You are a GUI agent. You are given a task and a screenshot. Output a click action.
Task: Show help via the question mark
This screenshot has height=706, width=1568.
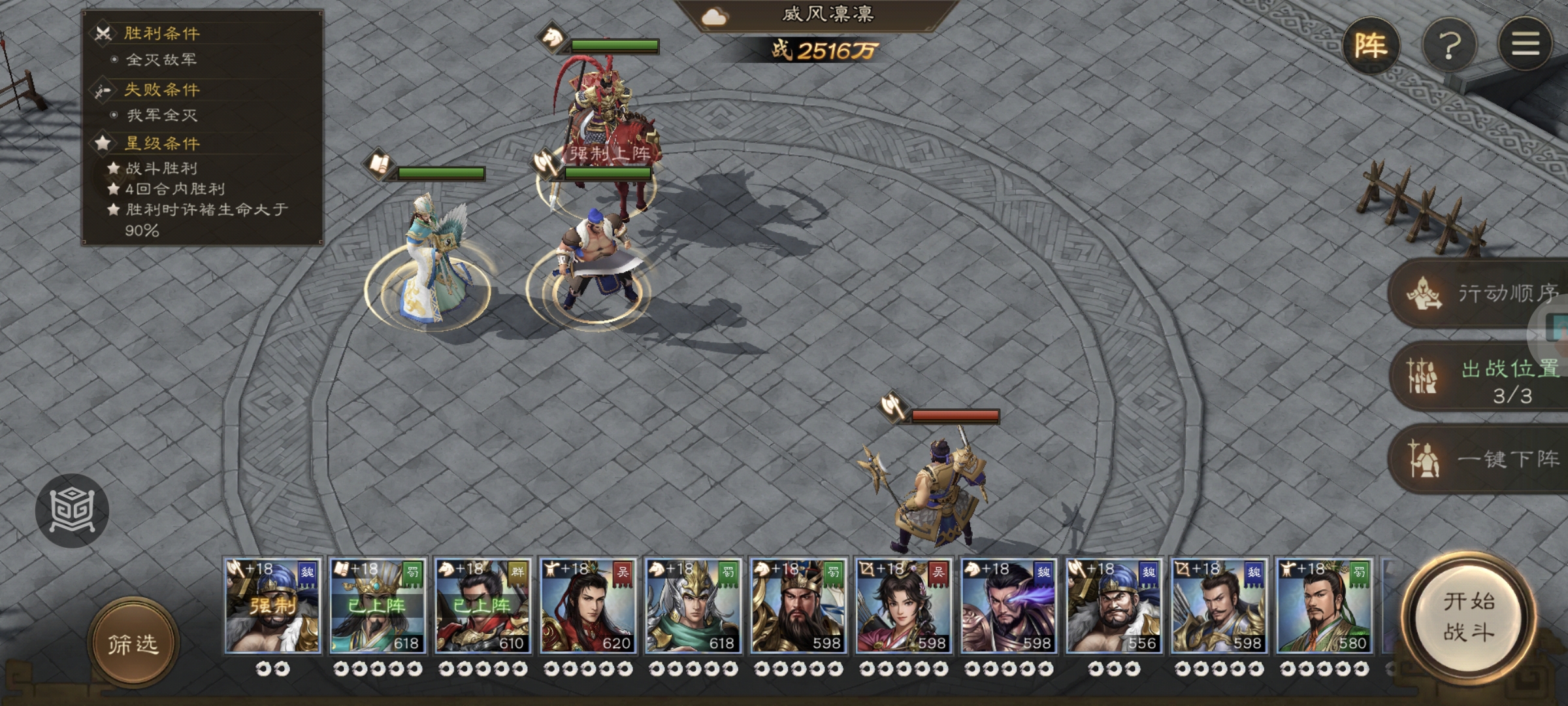(1449, 46)
